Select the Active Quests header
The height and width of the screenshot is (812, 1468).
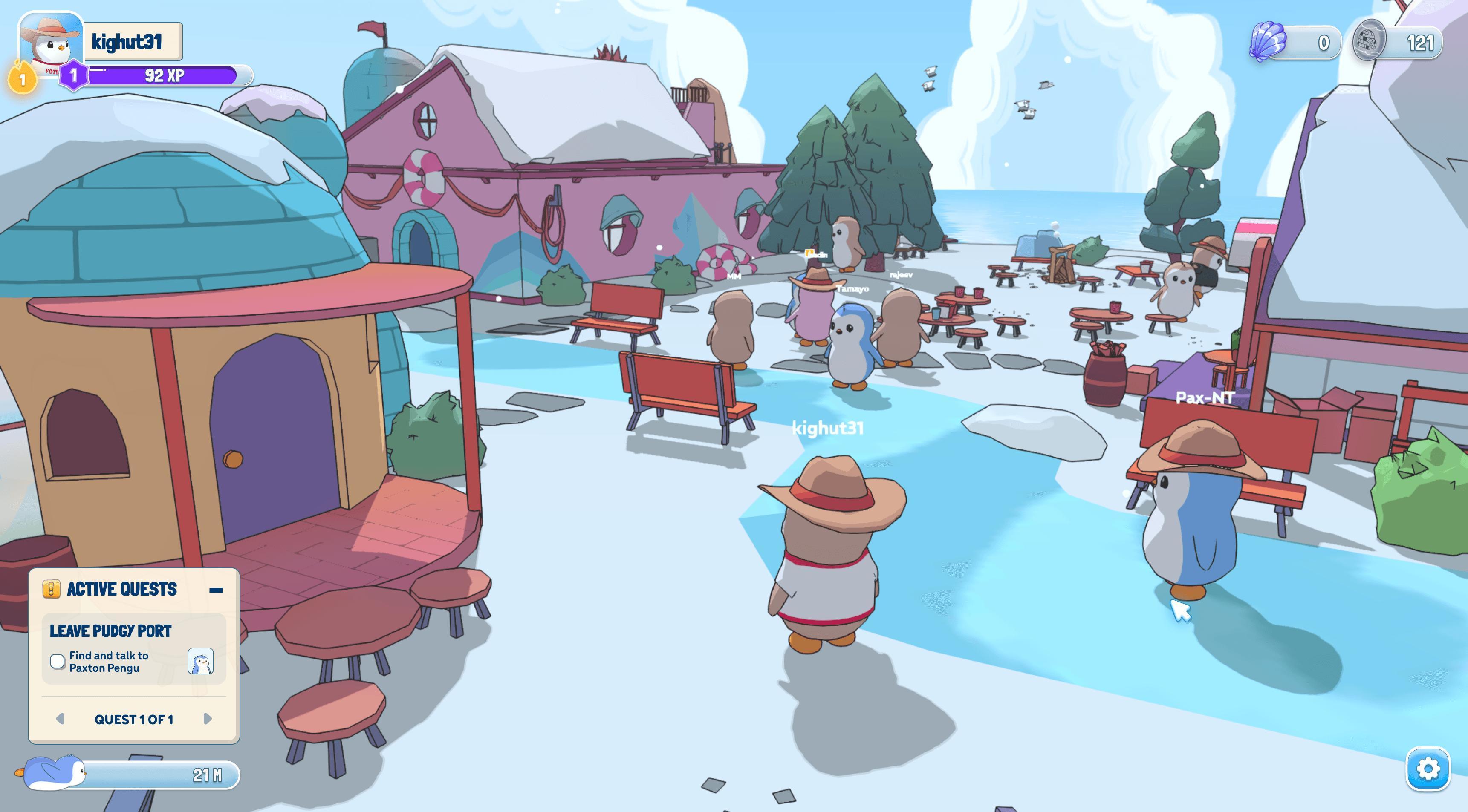(121, 589)
